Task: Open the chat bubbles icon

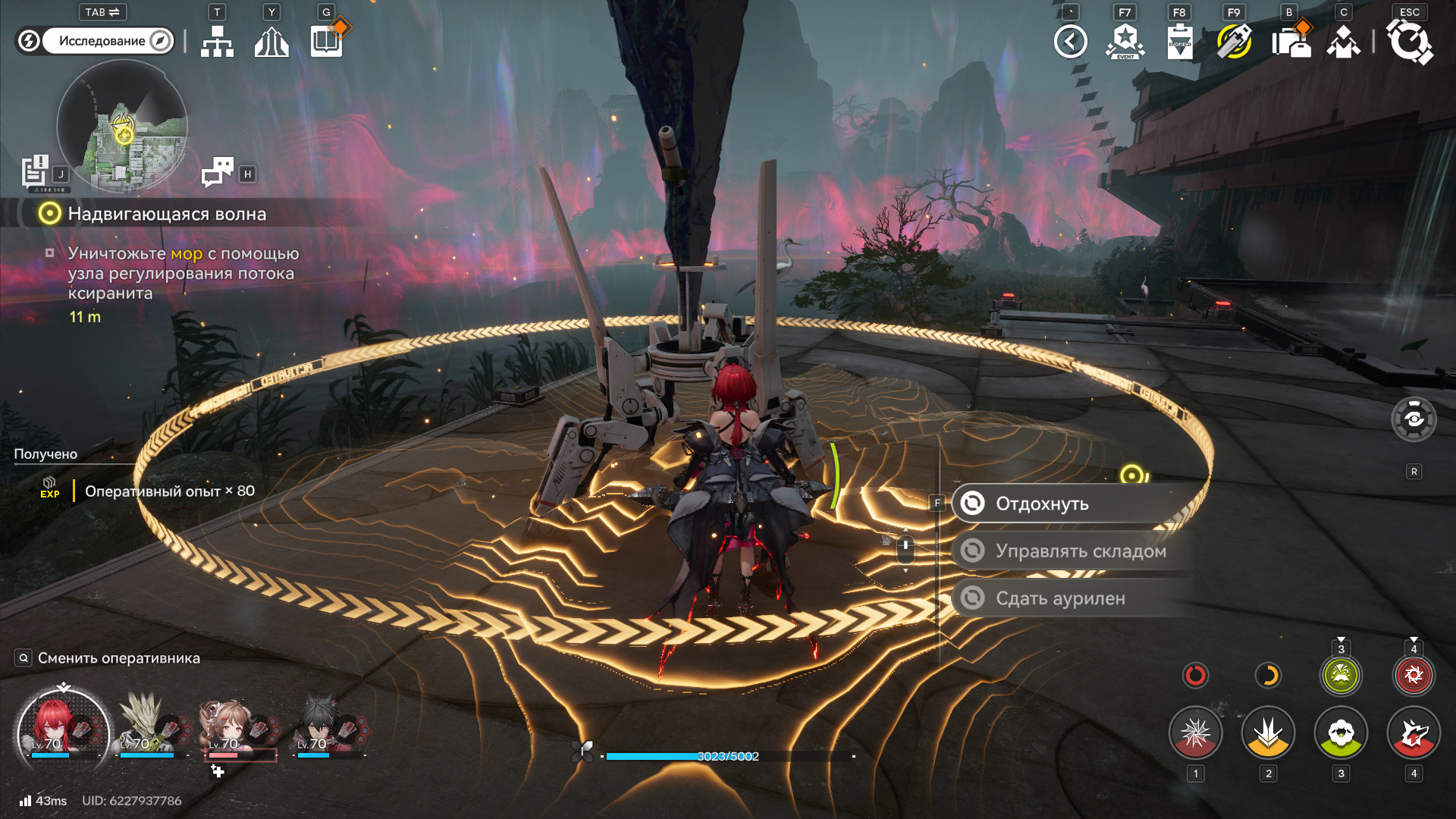Action: click(218, 172)
